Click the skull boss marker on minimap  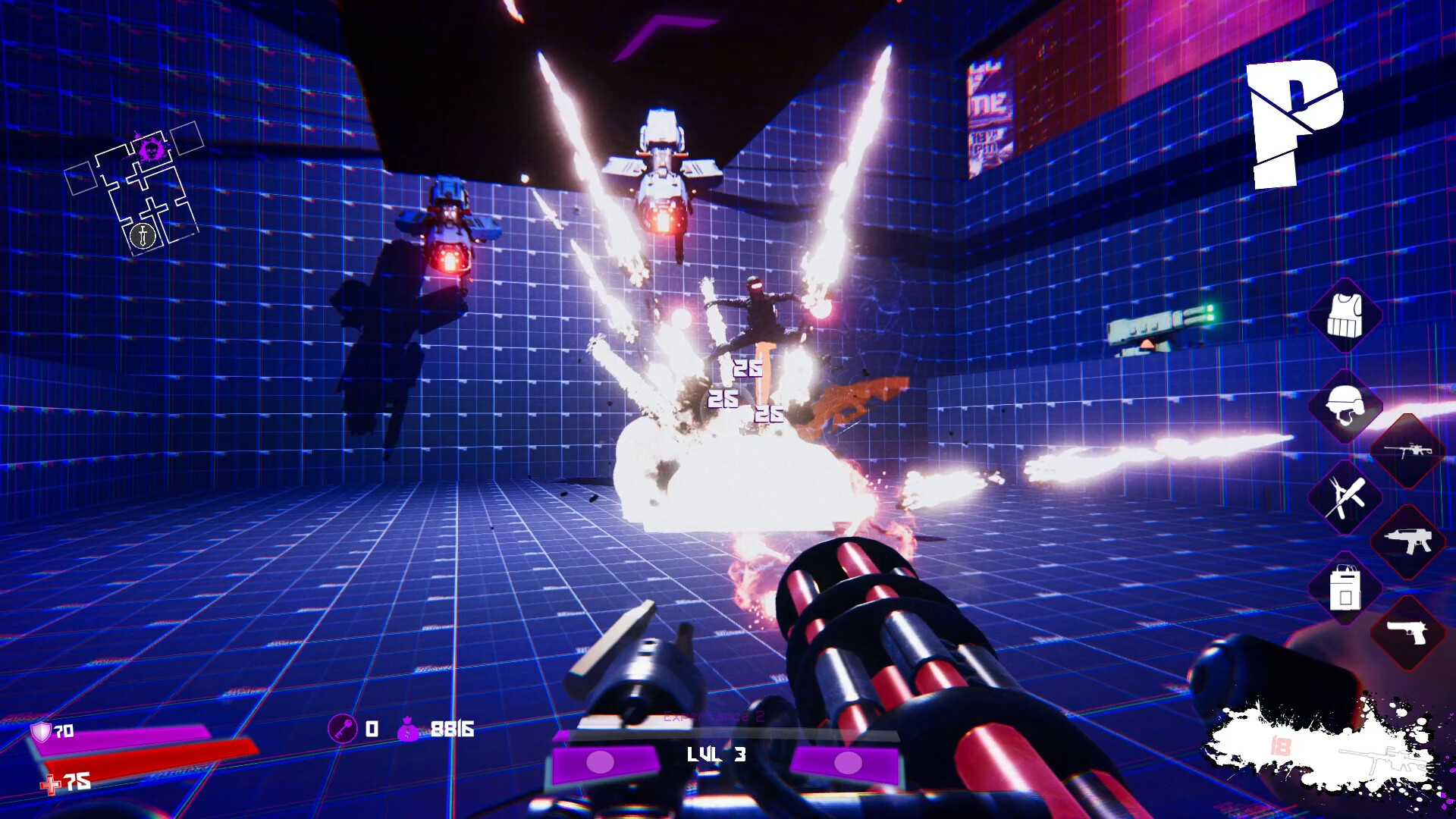(152, 149)
